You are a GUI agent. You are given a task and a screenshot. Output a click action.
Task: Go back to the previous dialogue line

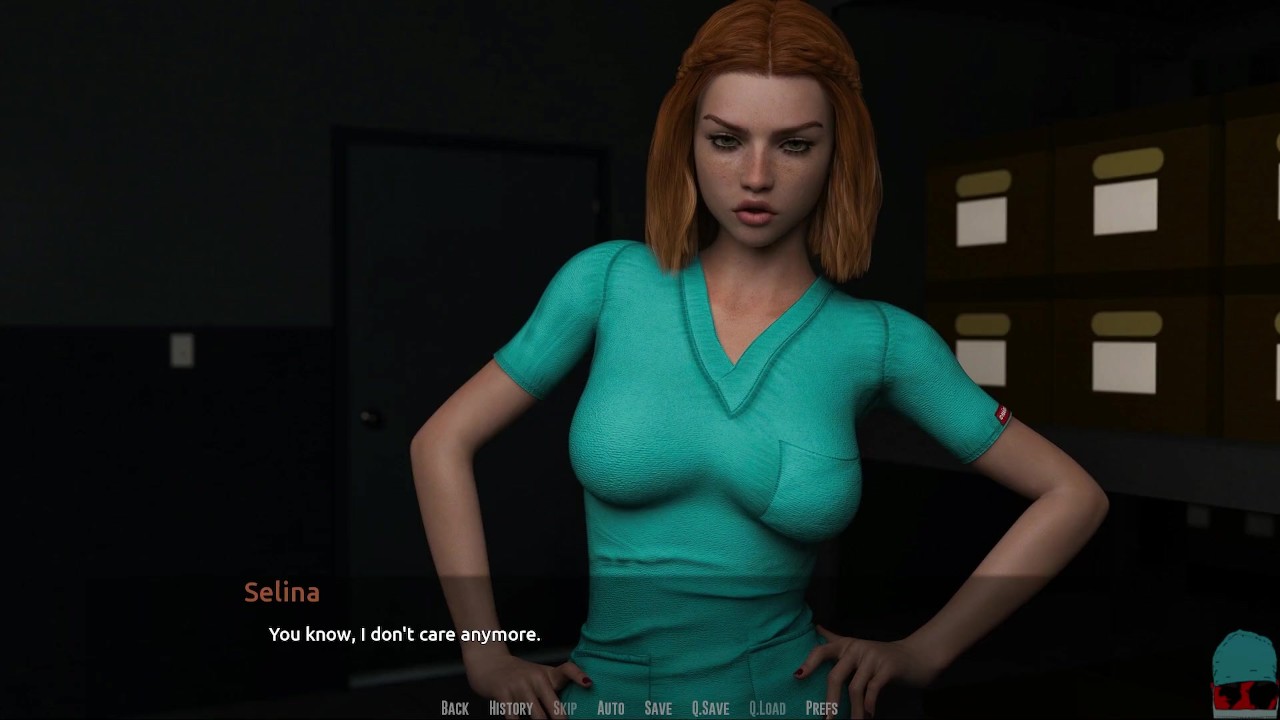coord(454,708)
